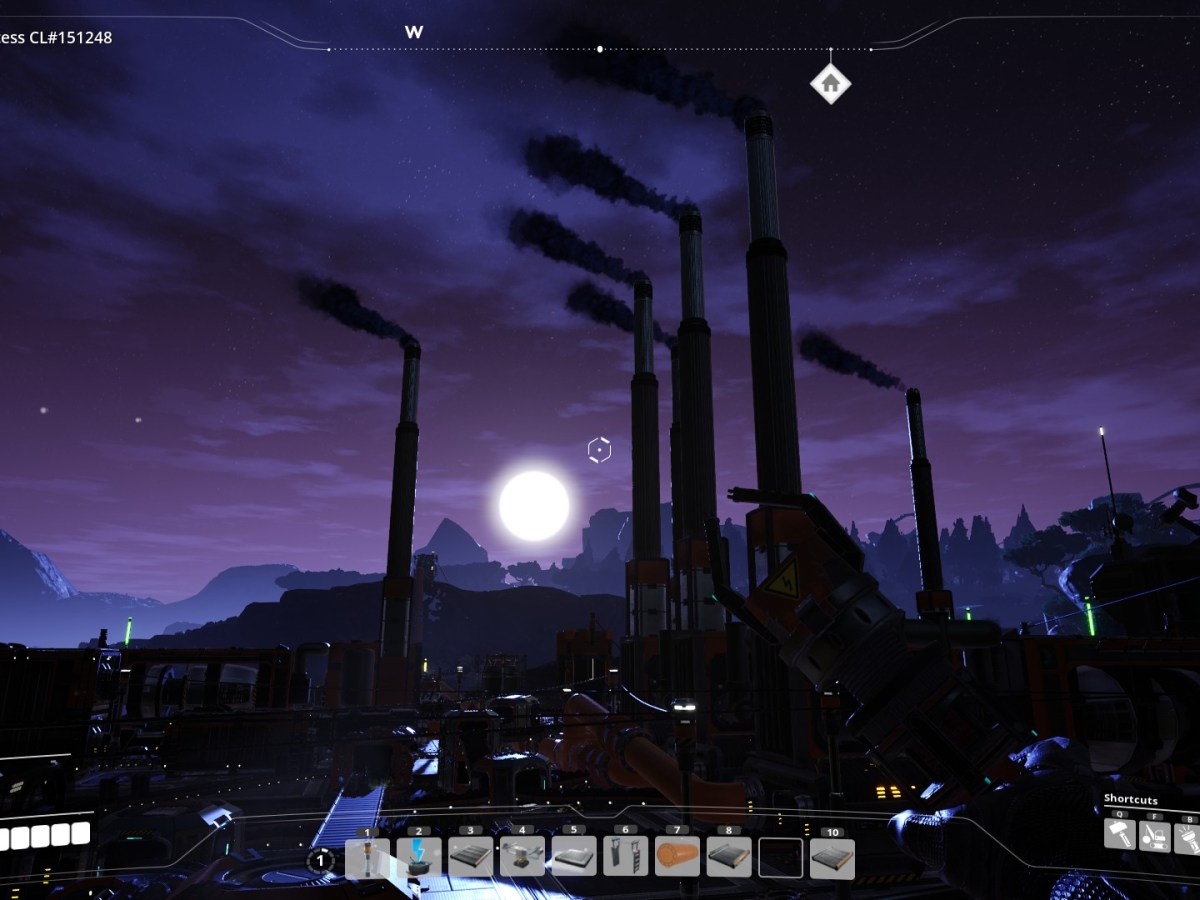
Task: Choose the foundation in hotbar slot 10
Action: 832,858
